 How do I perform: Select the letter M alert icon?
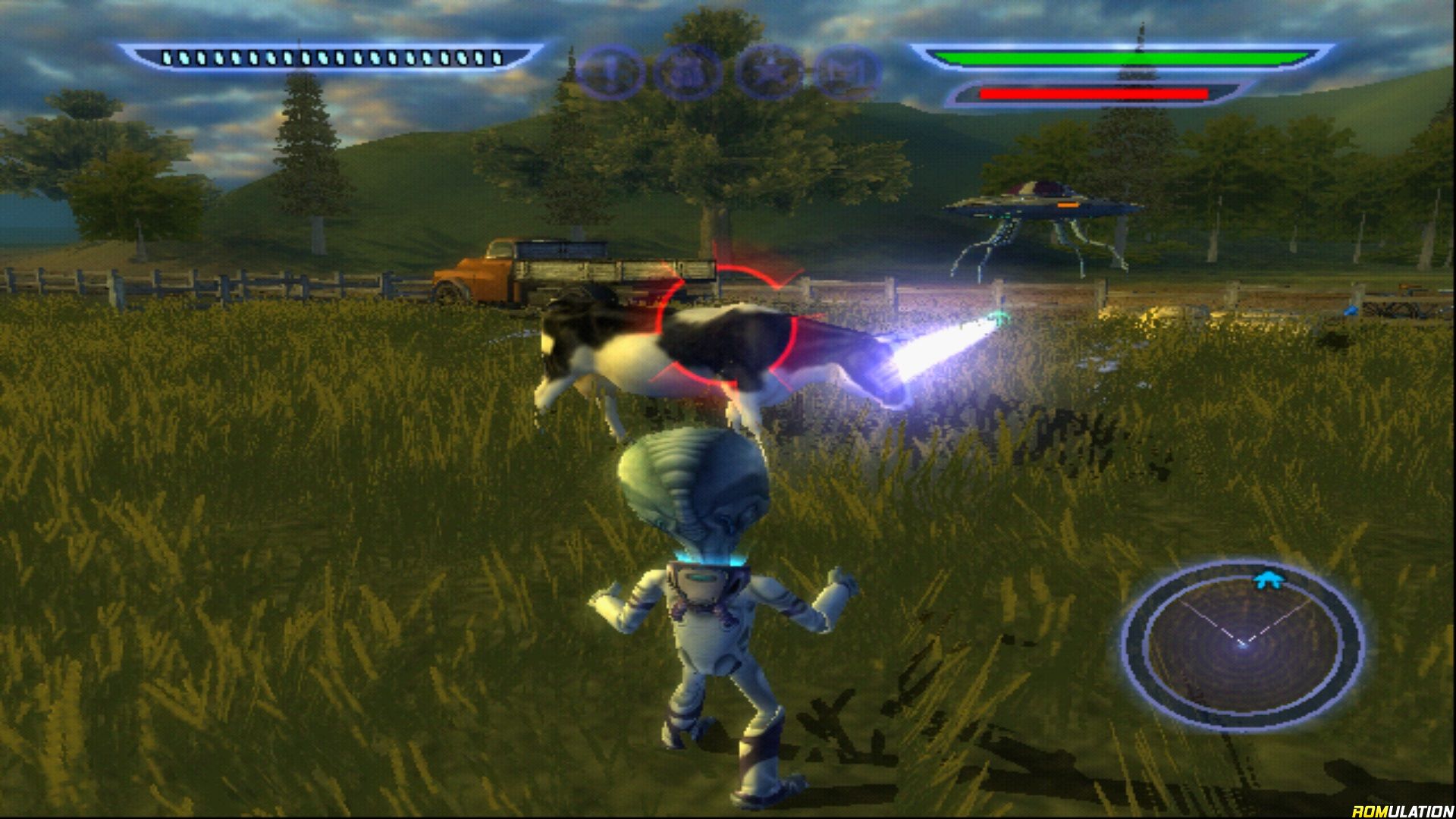point(849,72)
